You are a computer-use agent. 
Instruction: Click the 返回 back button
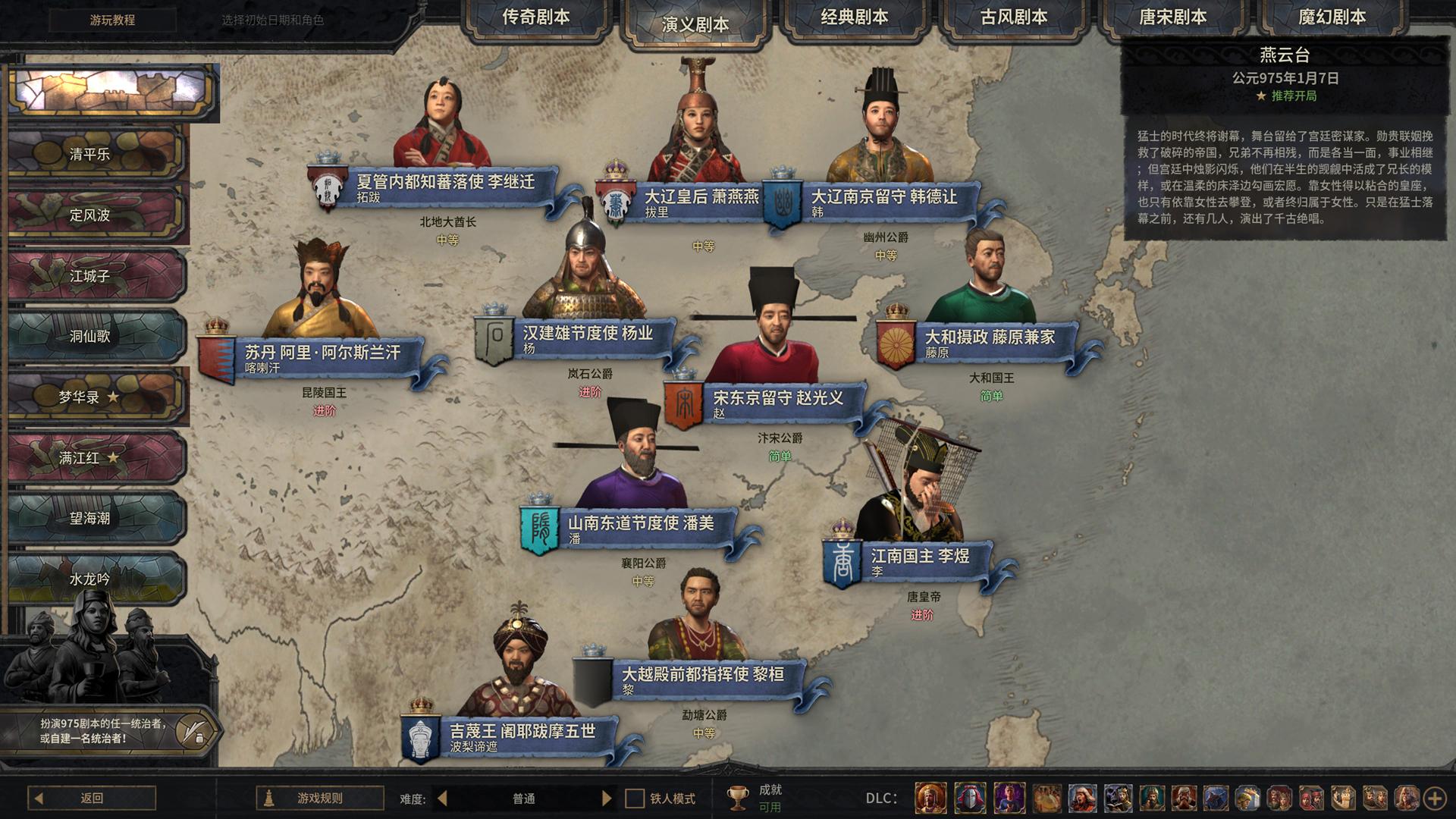tap(92, 798)
